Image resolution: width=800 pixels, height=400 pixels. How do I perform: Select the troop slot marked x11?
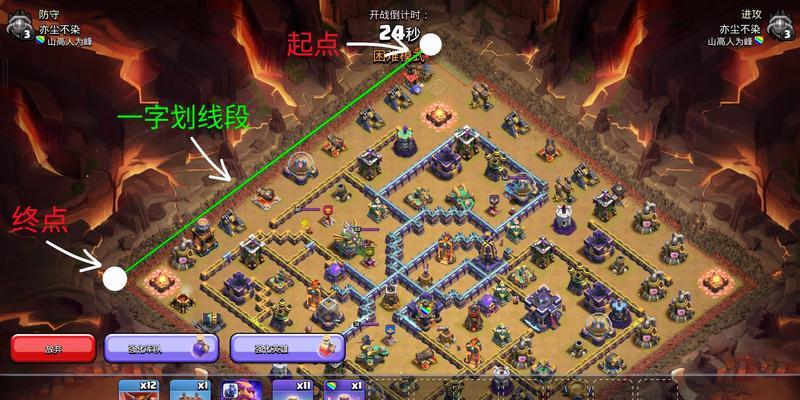[291, 389]
